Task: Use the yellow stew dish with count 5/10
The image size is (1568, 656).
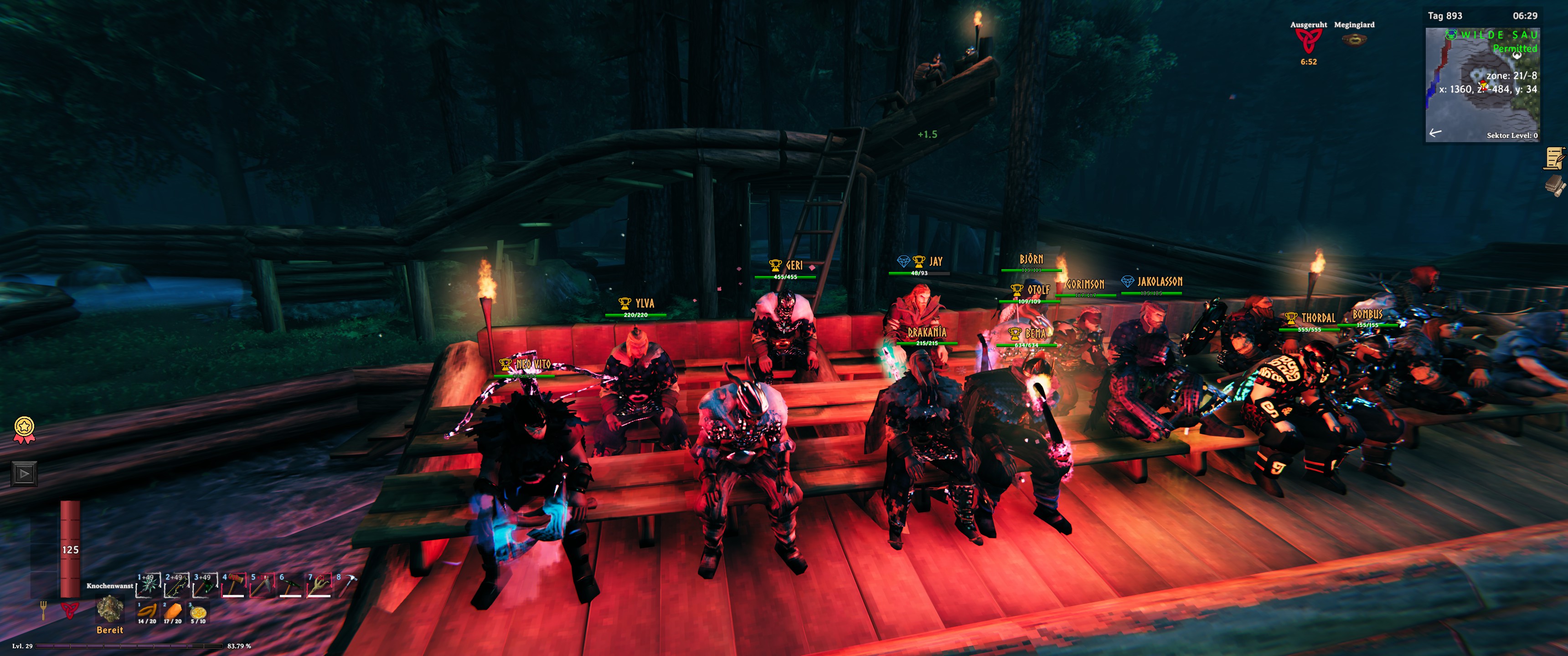Action: (198, 612)
